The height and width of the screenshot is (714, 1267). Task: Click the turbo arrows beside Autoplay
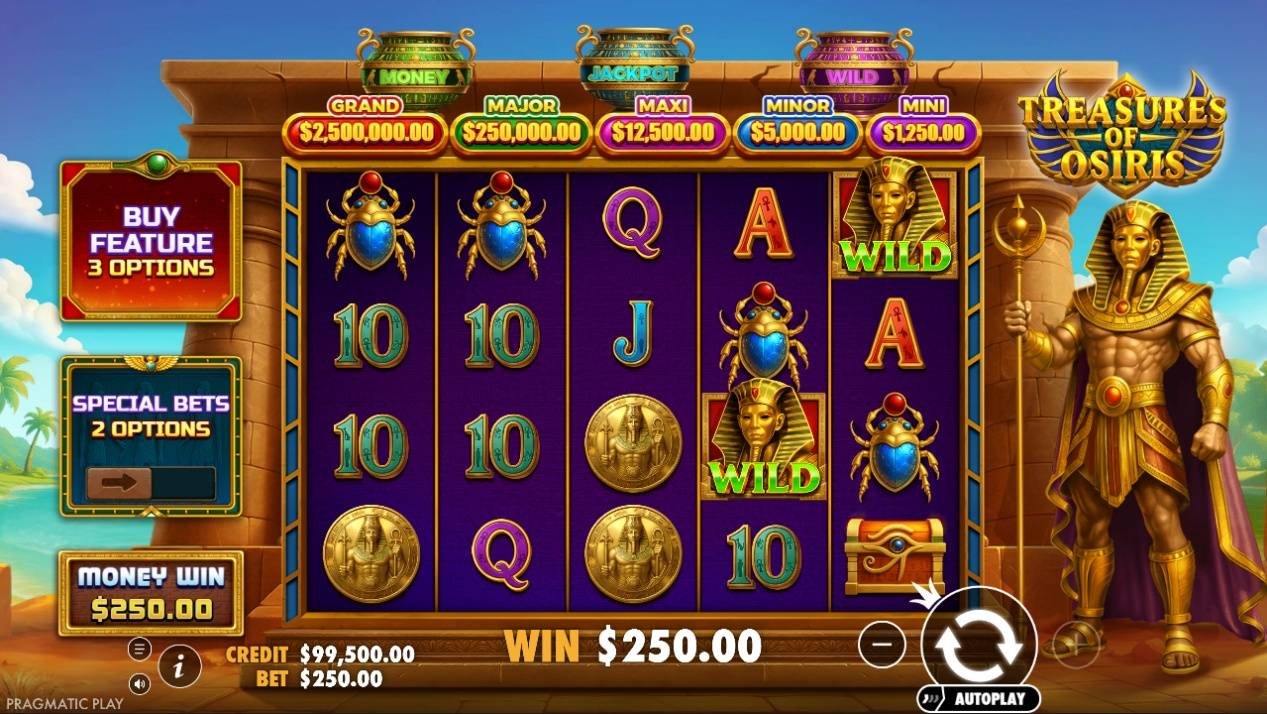point(932,698)
